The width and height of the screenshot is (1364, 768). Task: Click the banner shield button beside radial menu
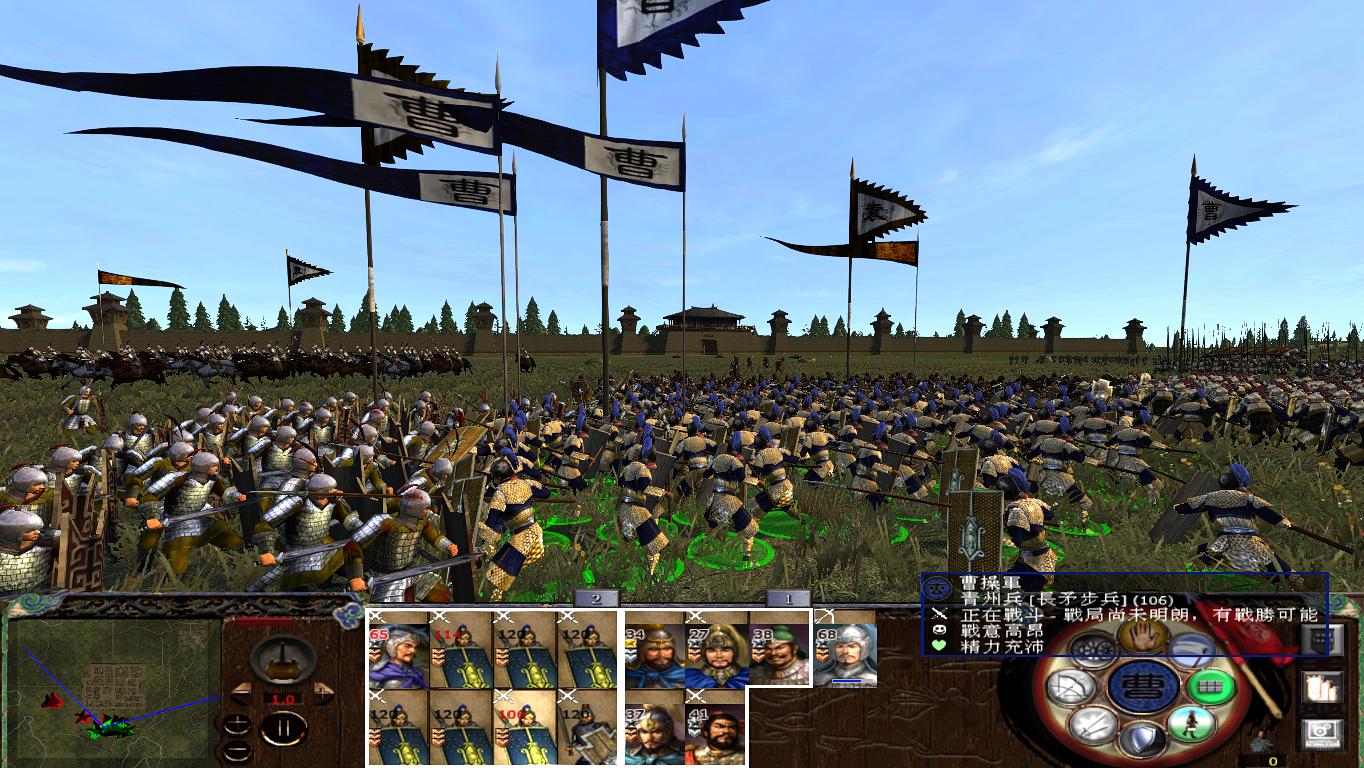pyautogui.click(x=1323, y=641)
